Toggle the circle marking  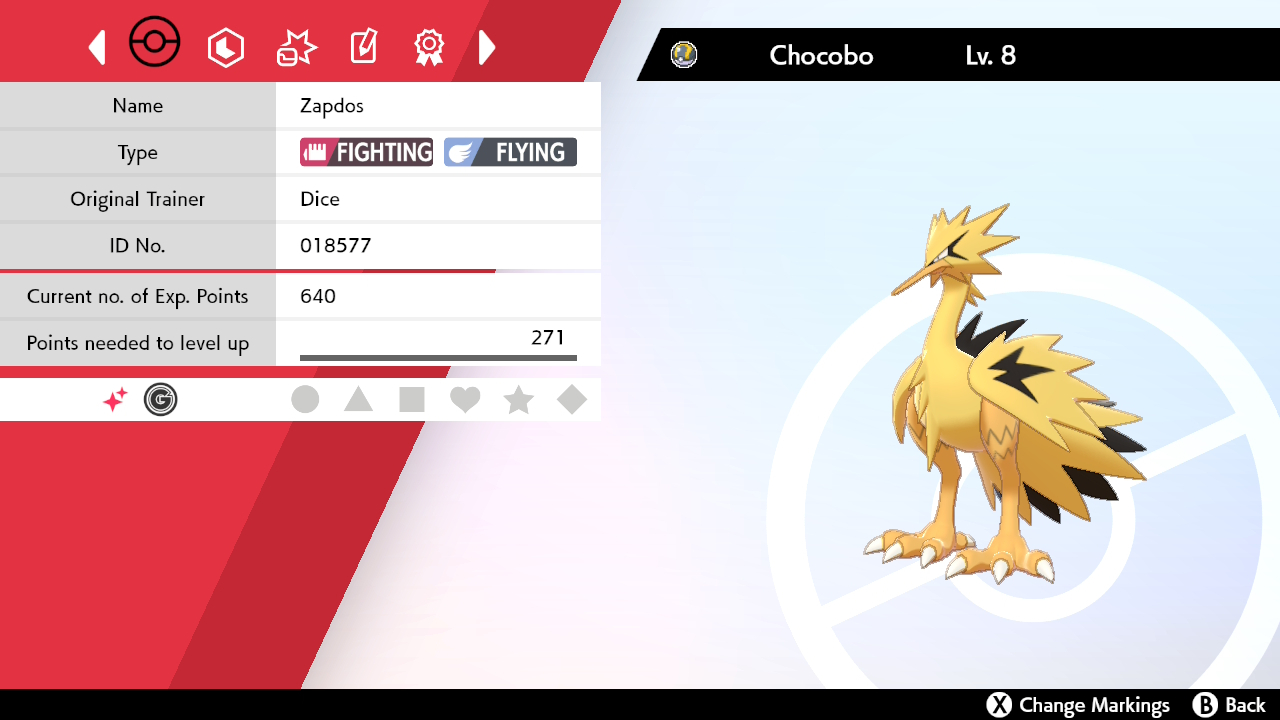pyautogui.click(x=305, y=400)
